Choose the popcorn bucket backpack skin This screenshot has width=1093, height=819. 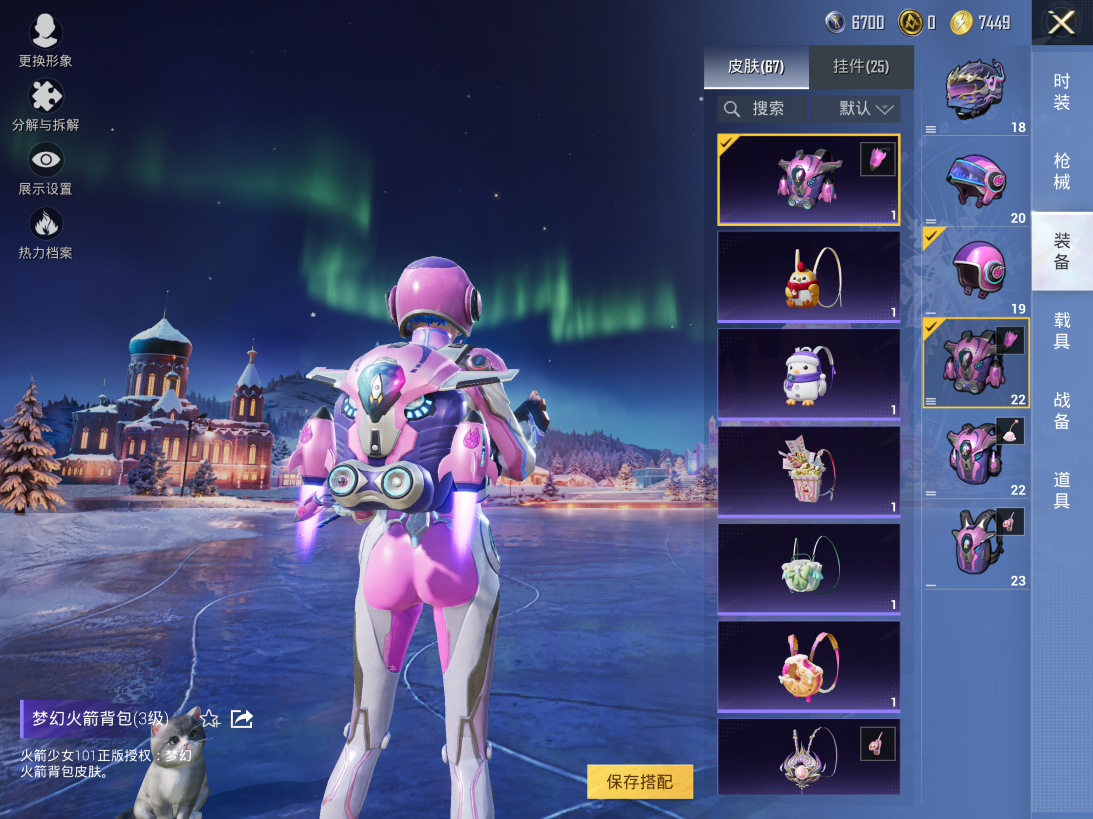tap(808, 471)
